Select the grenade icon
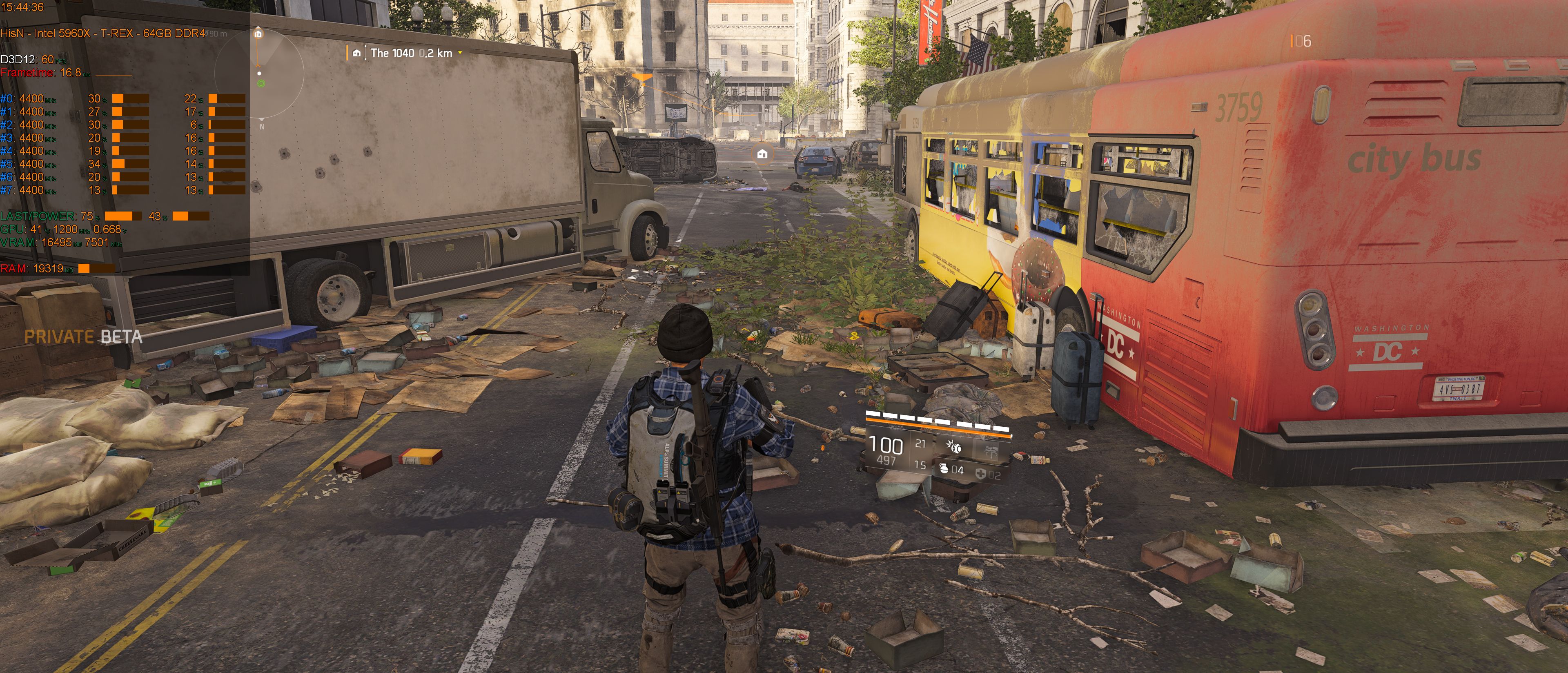1568x673 pixels. pos(944,468)
